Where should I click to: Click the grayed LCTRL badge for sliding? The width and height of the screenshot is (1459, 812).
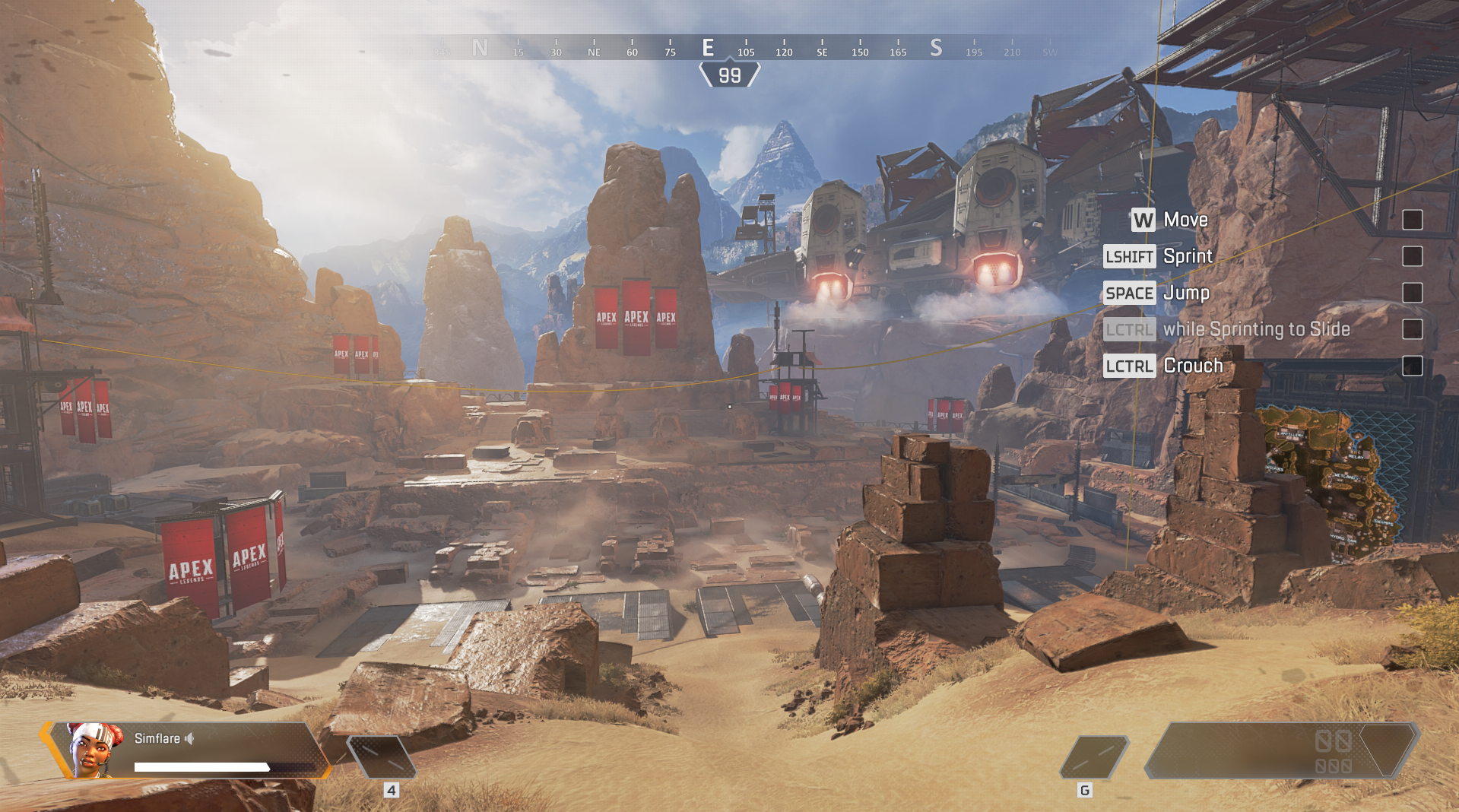(1130, 329)
